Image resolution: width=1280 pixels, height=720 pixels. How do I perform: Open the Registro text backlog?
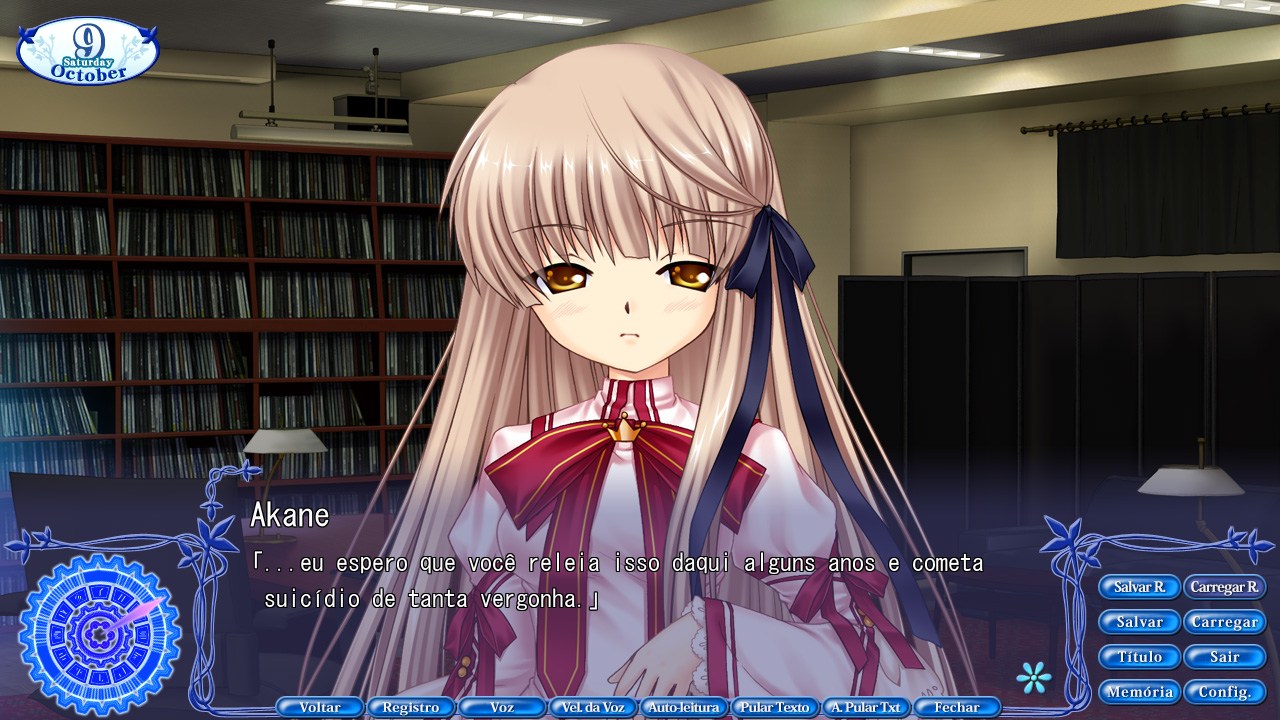pyautogui.click(x=410, y=706)
